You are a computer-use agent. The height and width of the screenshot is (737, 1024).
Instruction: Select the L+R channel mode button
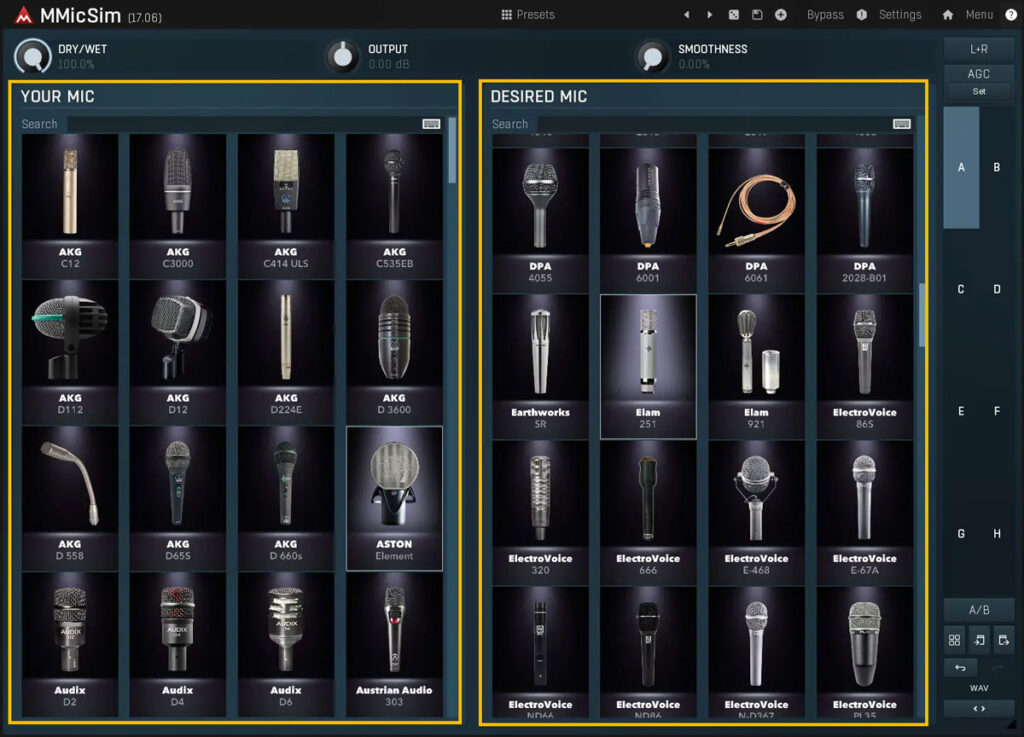(x=979, y=48)
